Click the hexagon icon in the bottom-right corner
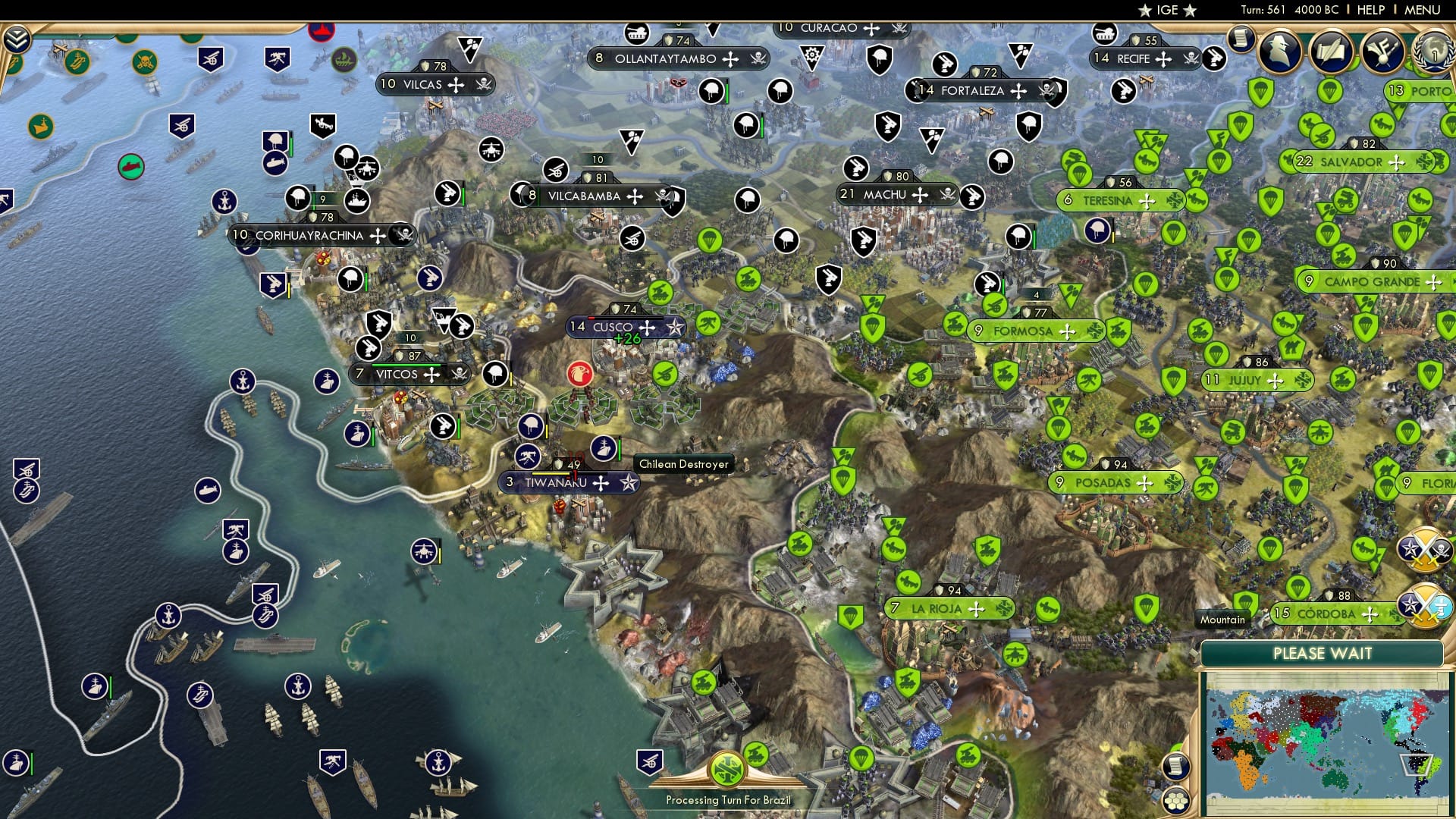The height and width of the screenshot is (819, 1456). (1176, 801)
